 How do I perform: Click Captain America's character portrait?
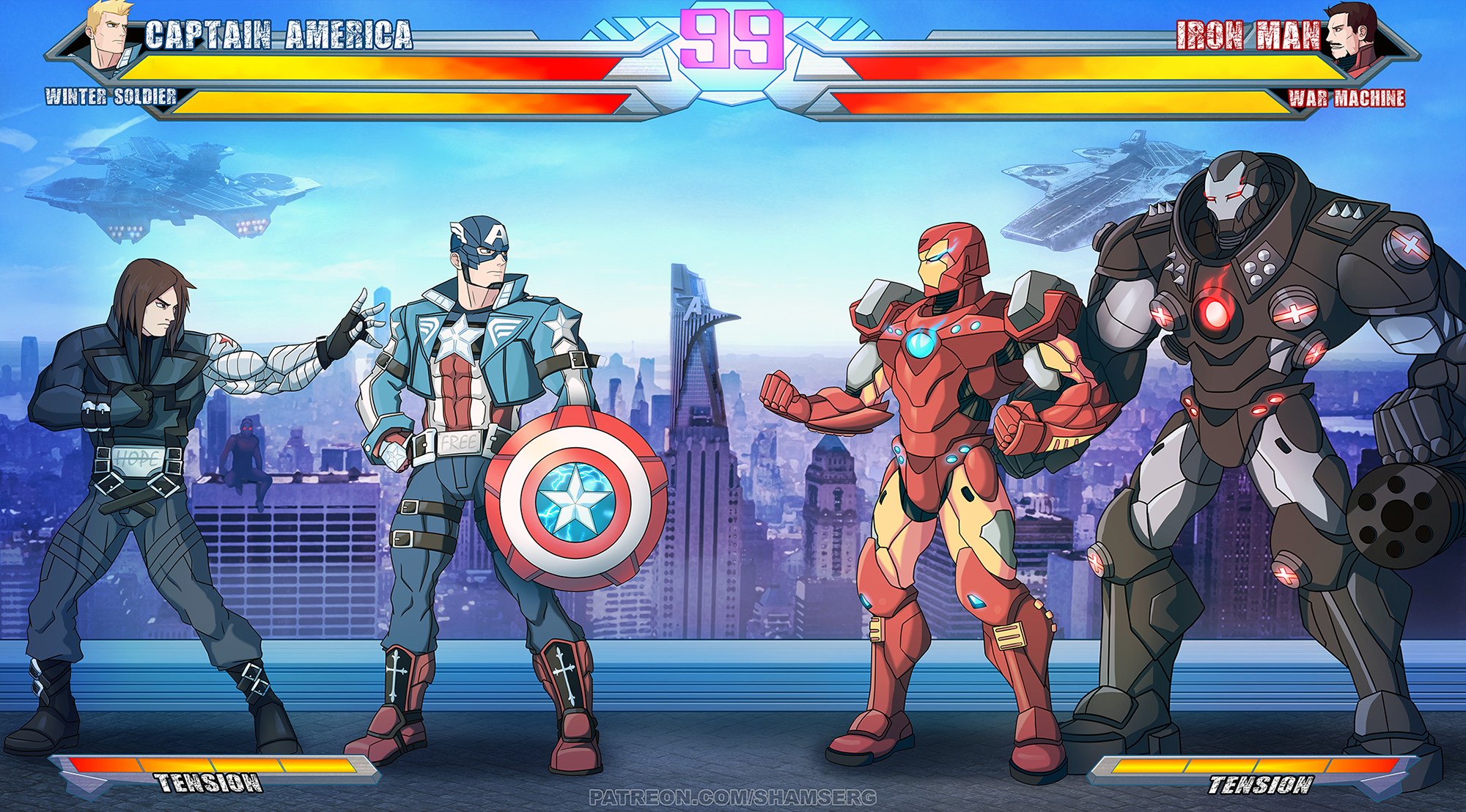click(x=111, y=37)
